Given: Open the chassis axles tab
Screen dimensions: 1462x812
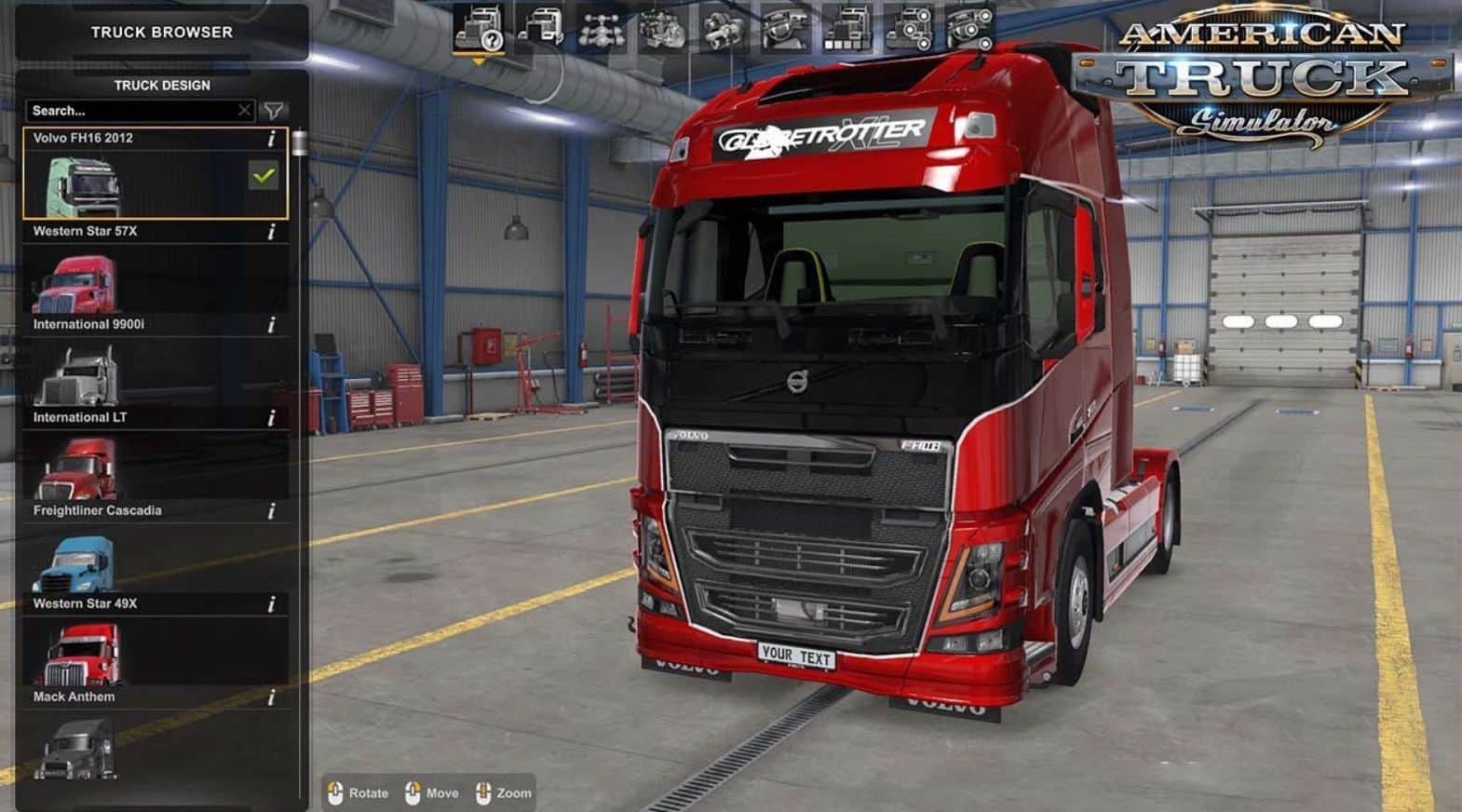Looking at the screenshot, I should coord(601,28).
